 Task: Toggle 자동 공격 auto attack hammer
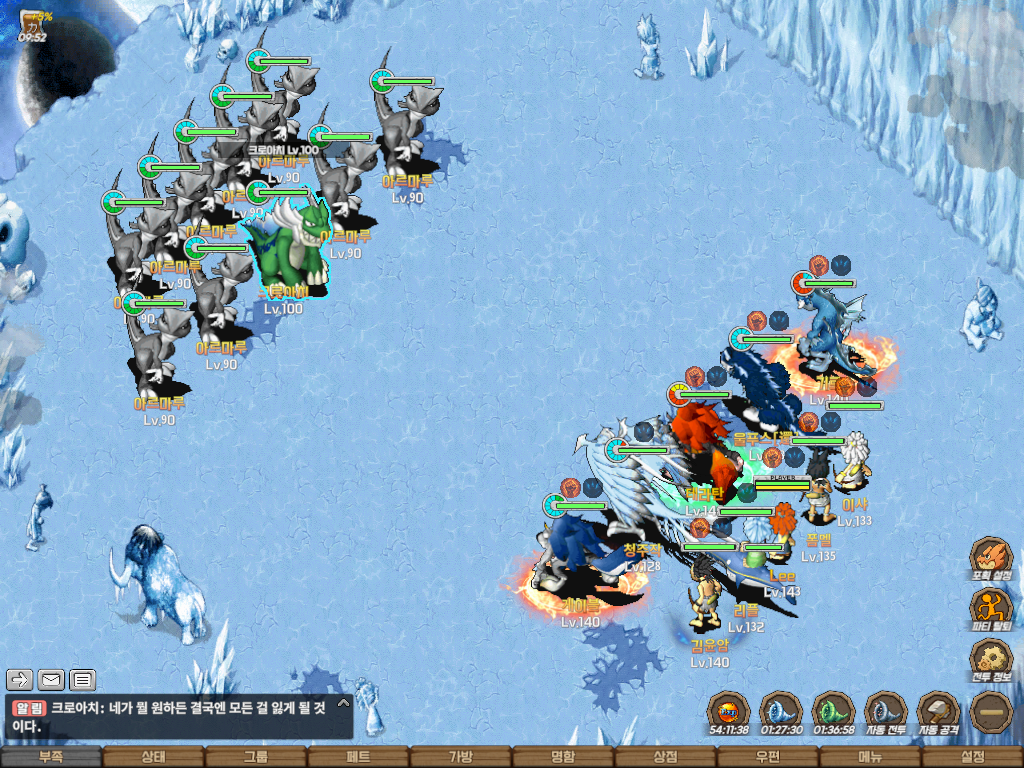pos(937,712)
